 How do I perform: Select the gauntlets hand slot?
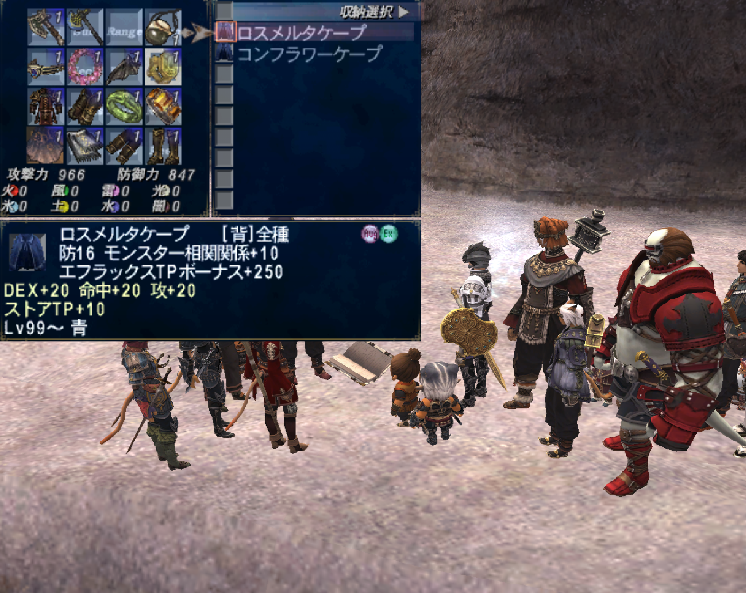[x=85, y=105]
